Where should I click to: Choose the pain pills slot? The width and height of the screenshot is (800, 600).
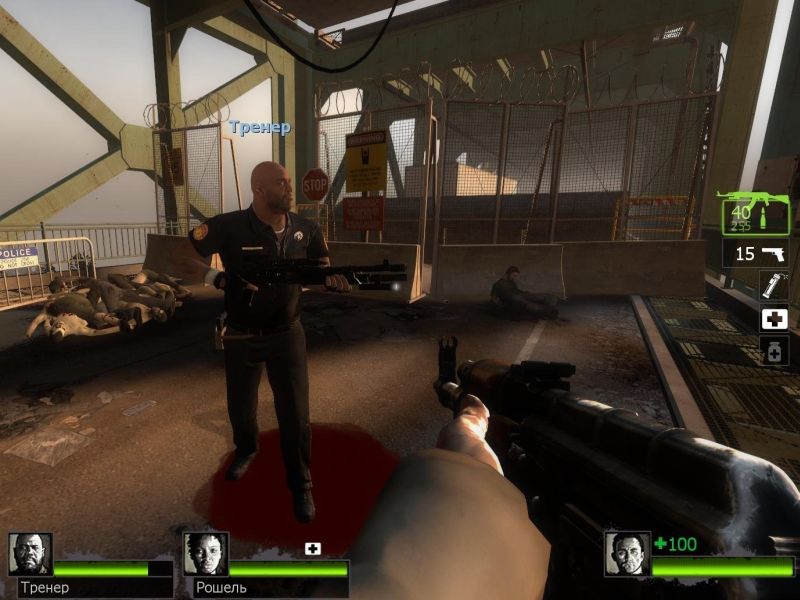[774, 351]
